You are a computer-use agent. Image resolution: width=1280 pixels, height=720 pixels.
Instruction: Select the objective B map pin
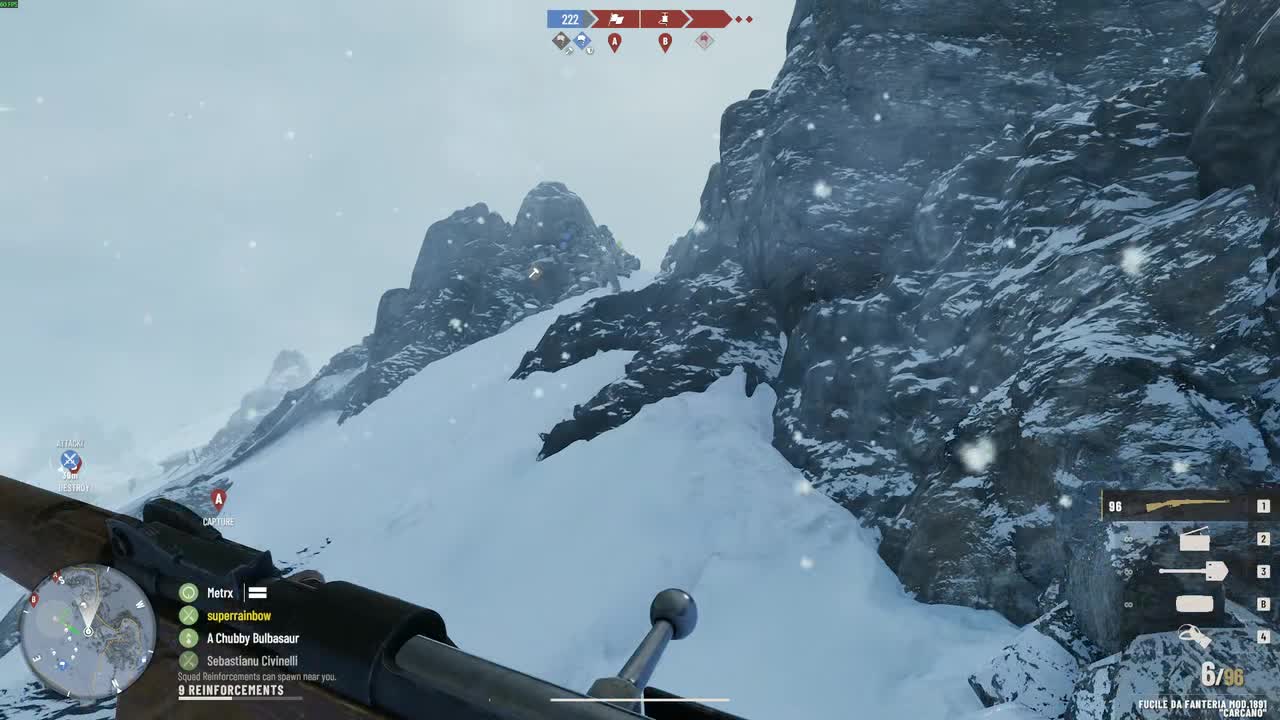(665, 41)
